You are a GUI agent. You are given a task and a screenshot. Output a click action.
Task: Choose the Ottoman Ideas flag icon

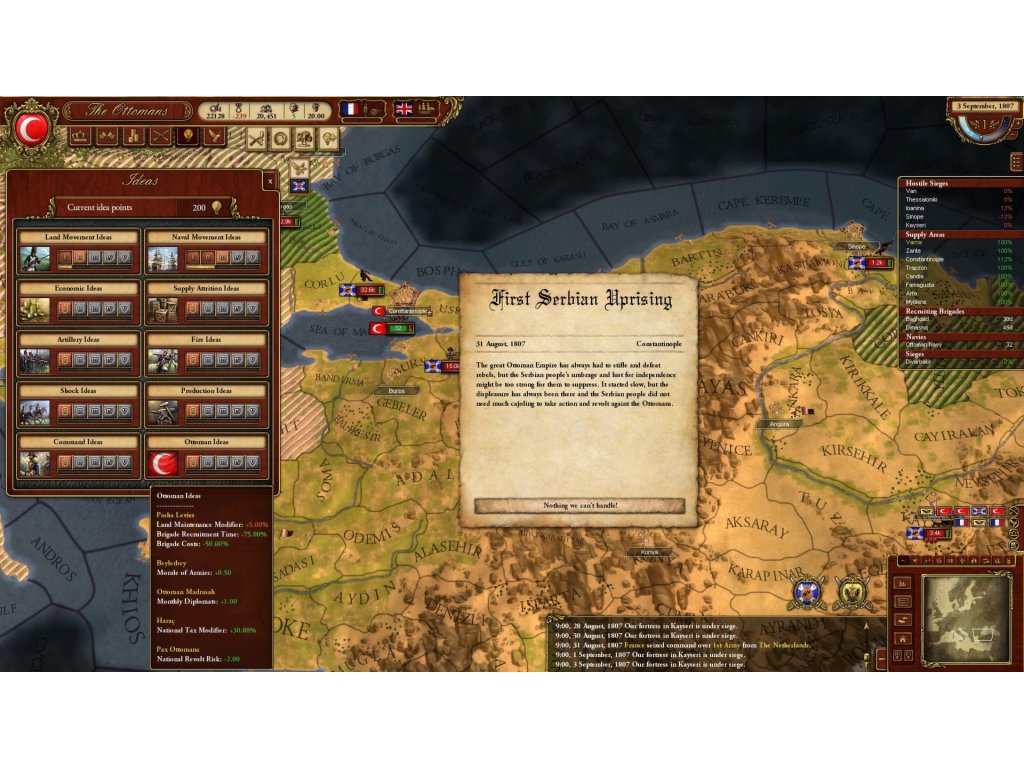(163, 463)
